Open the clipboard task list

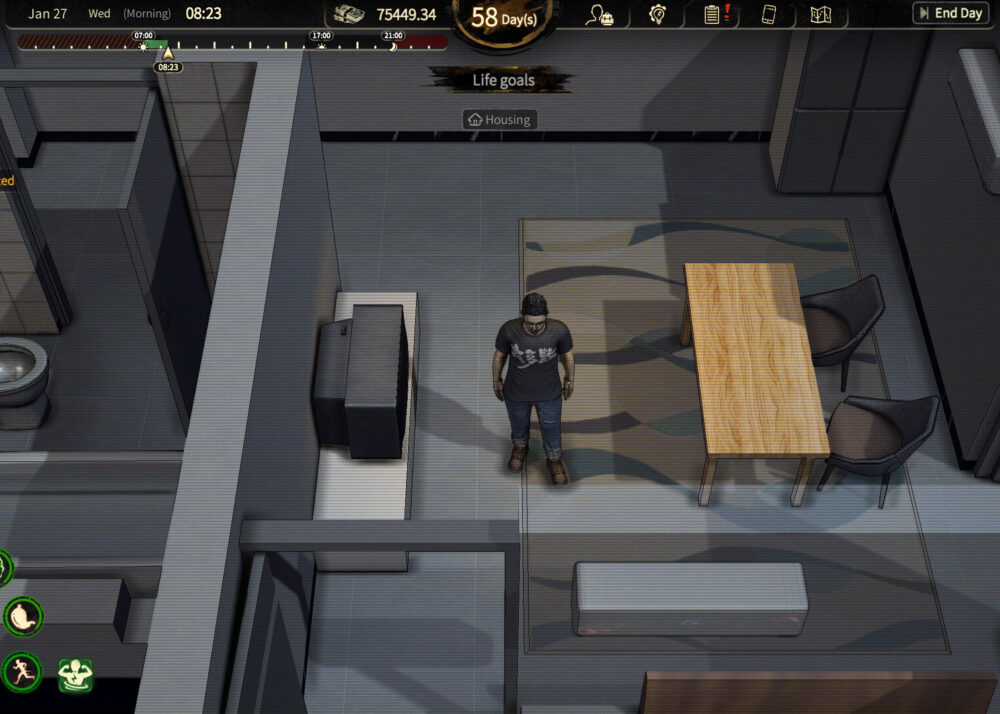(x=713, y=15)
